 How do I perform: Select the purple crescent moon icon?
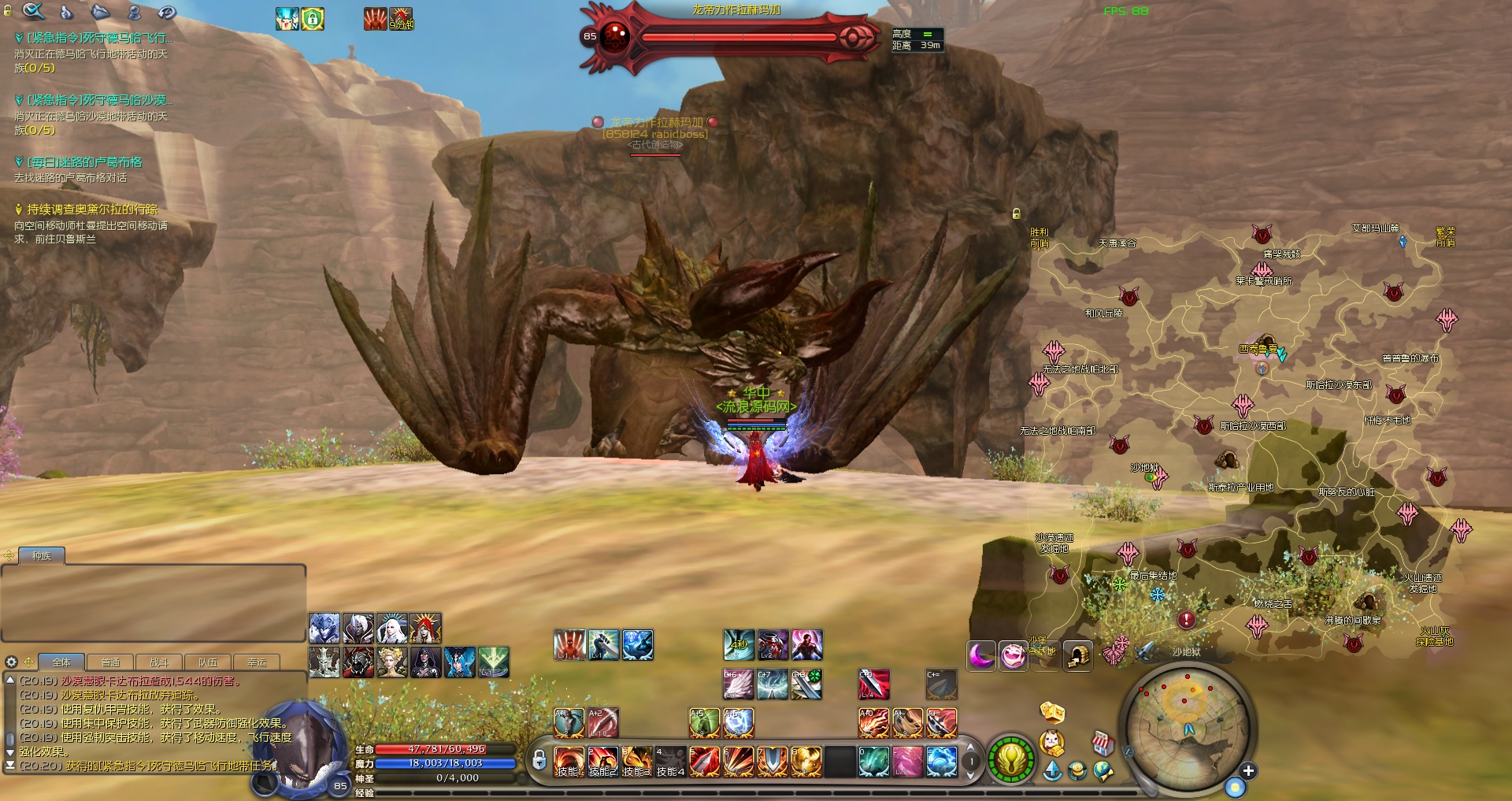(981, 655)
